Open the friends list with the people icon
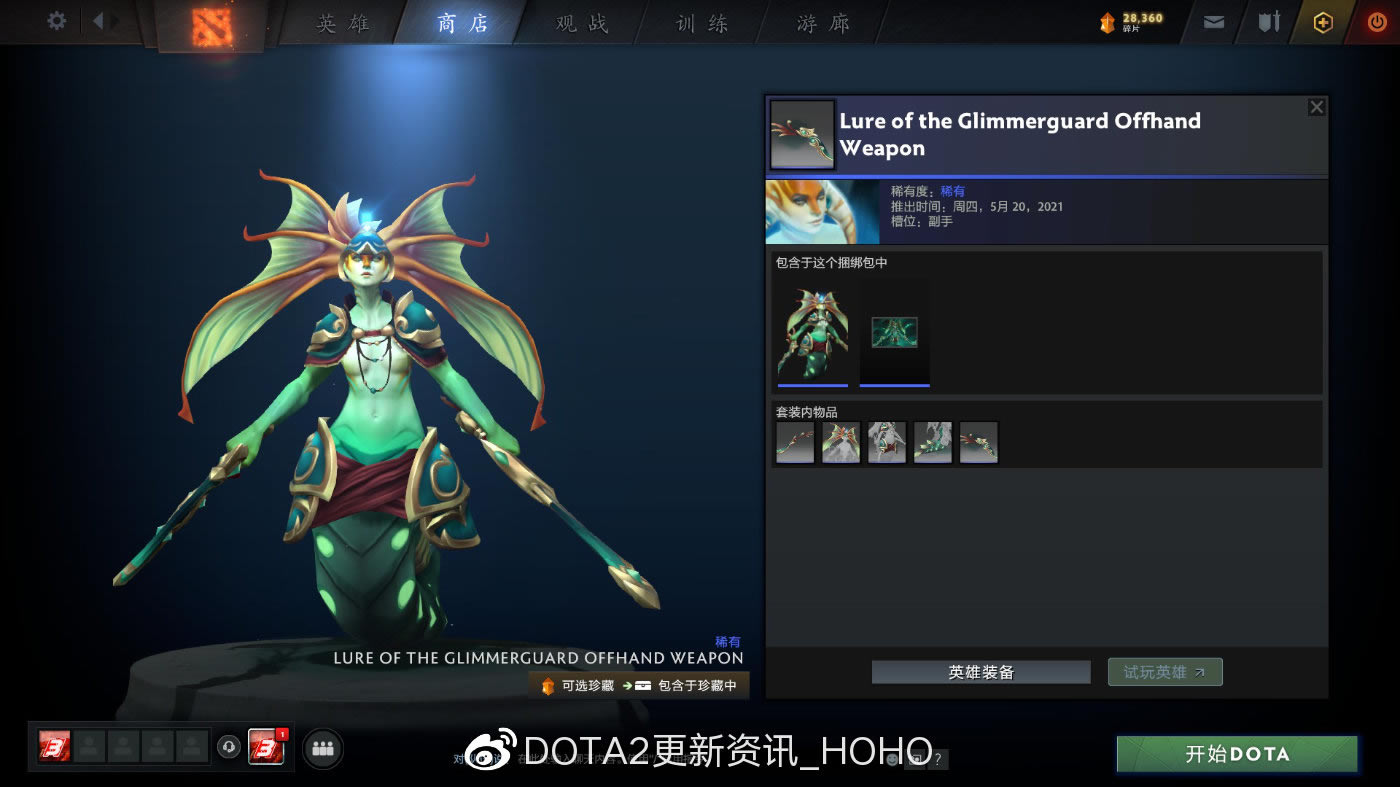This screenshot has width=1400, height=787. coord(322,748)
